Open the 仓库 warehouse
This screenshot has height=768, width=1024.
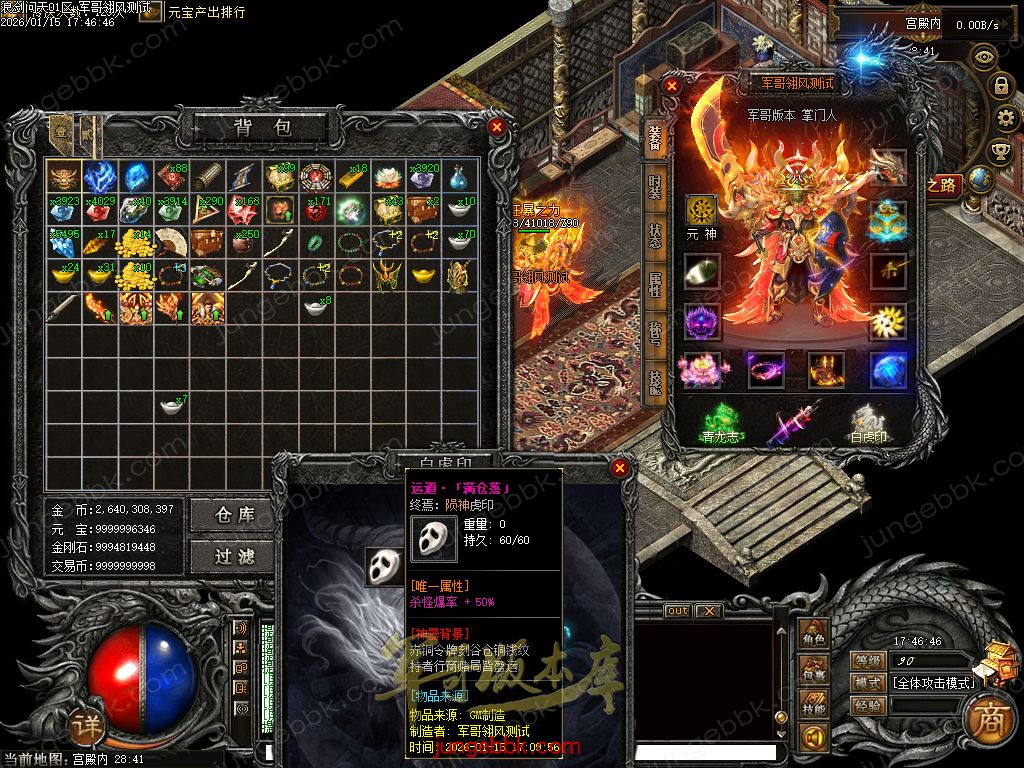(235, 514)
